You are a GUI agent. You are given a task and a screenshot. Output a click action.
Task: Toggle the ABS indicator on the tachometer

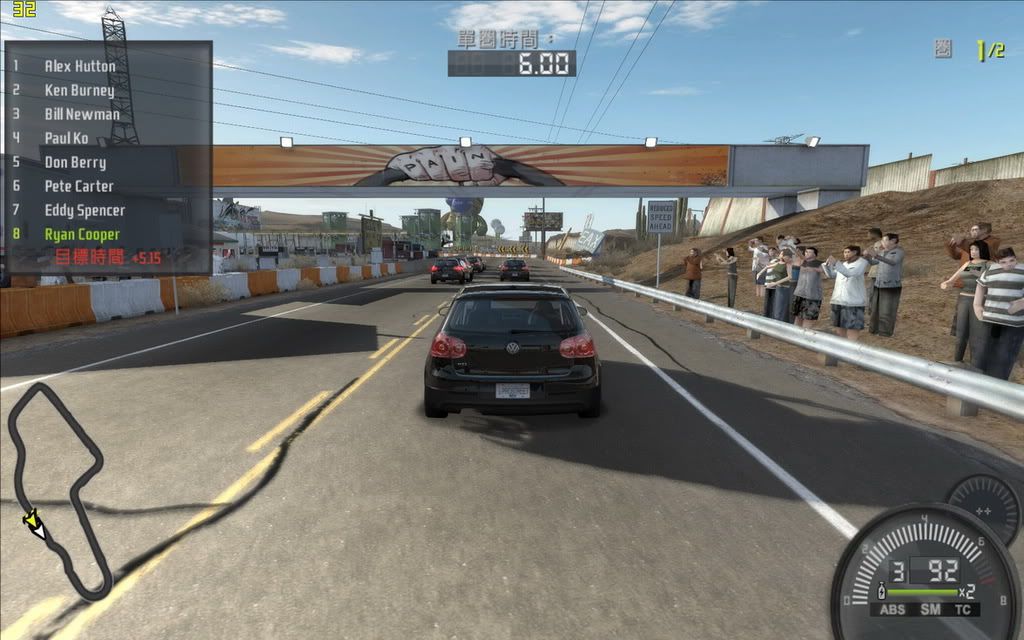click(891, 609)
